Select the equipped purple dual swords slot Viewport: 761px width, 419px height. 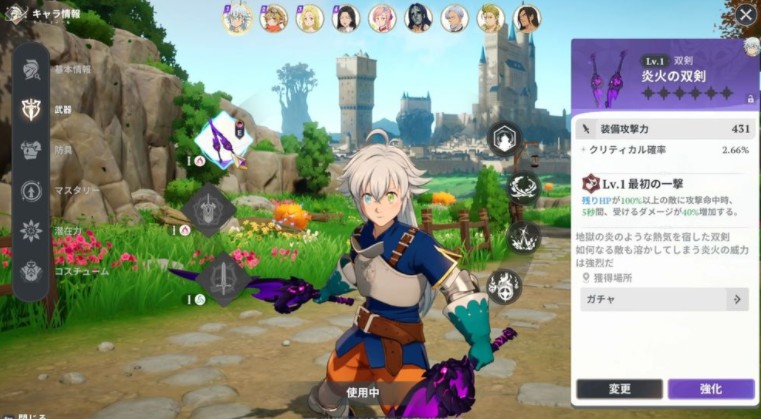pyautogui.click(x=222, y=140)
